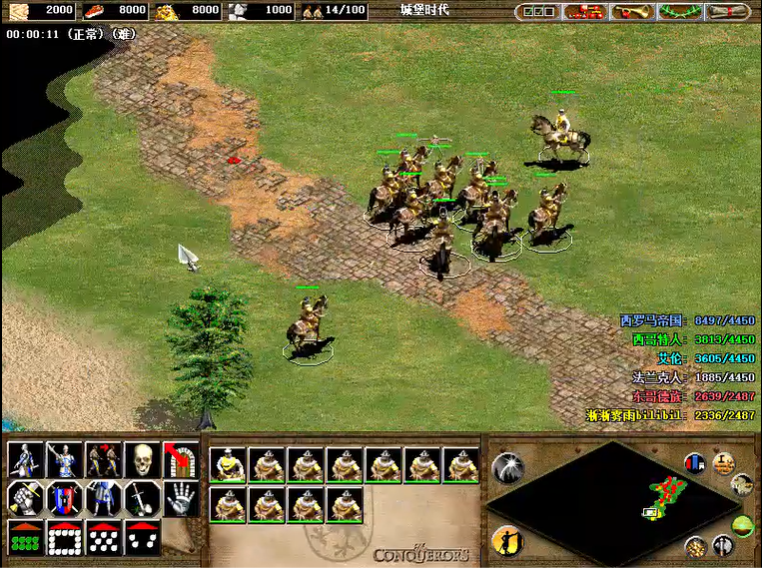762x568 pixels.
Task: Click the idle villager button
Action: click(507, 541)
